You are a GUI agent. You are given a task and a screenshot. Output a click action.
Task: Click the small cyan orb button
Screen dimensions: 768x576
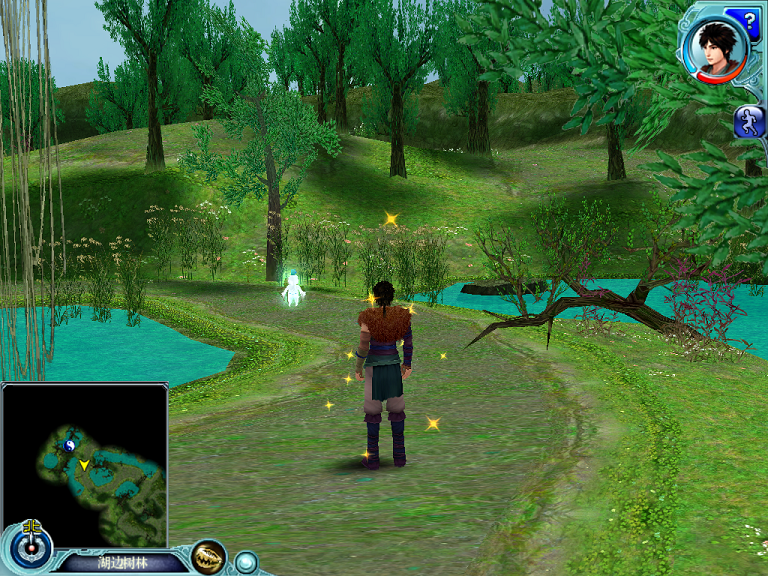click(246, 562)
